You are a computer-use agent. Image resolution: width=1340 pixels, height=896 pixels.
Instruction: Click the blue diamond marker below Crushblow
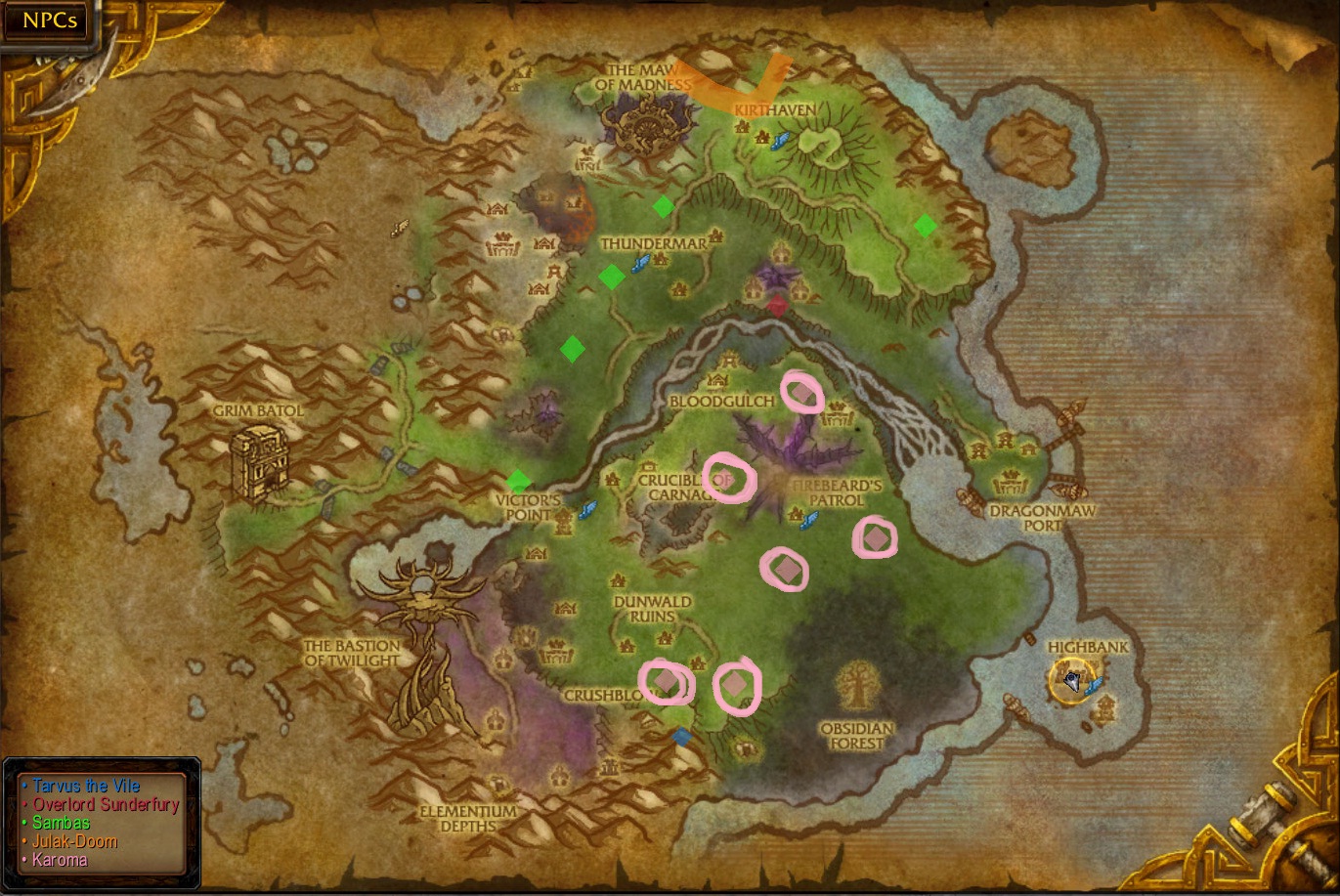tap(682, 736)
